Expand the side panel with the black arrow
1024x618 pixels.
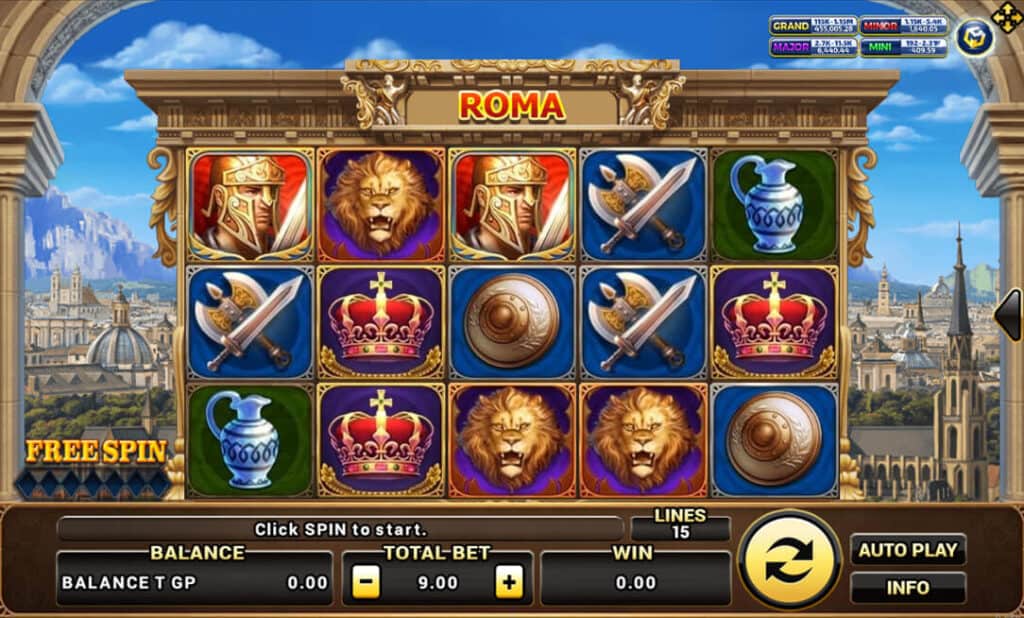click(1008, 314)
